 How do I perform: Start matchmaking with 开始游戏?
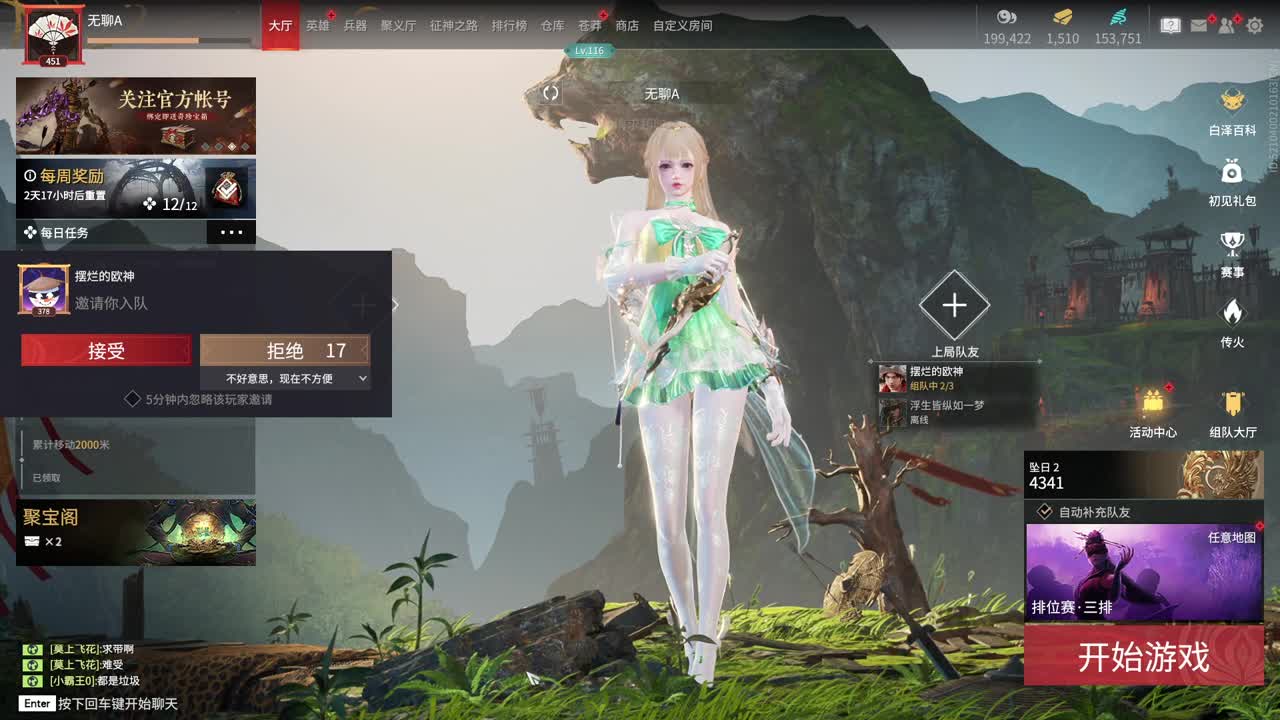[x=1143, y=657]
